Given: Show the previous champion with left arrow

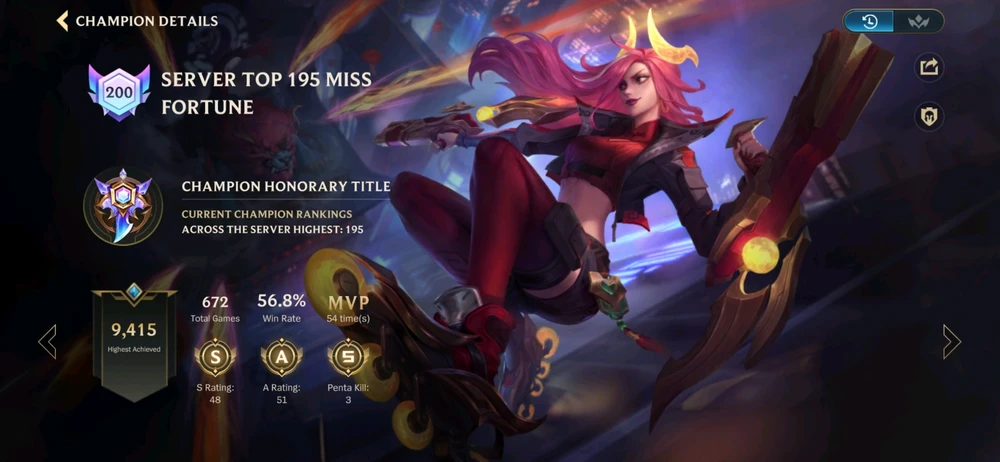Looking at the screenshot, I should coord(47,342).
